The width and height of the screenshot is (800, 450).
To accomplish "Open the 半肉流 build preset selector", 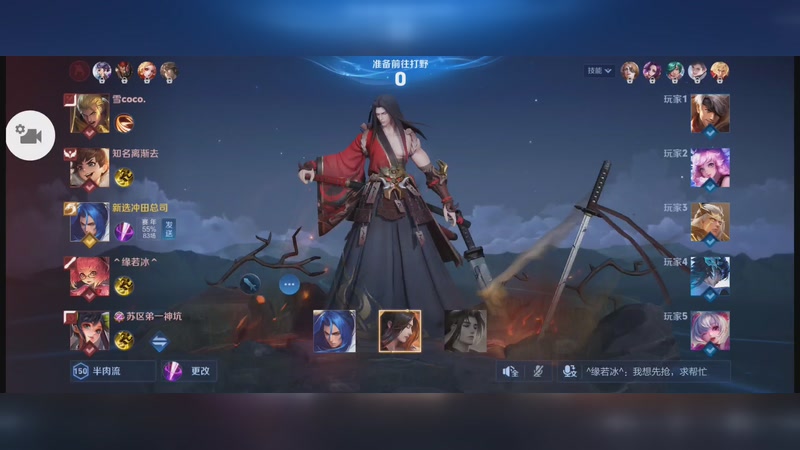I will [112, 371].
